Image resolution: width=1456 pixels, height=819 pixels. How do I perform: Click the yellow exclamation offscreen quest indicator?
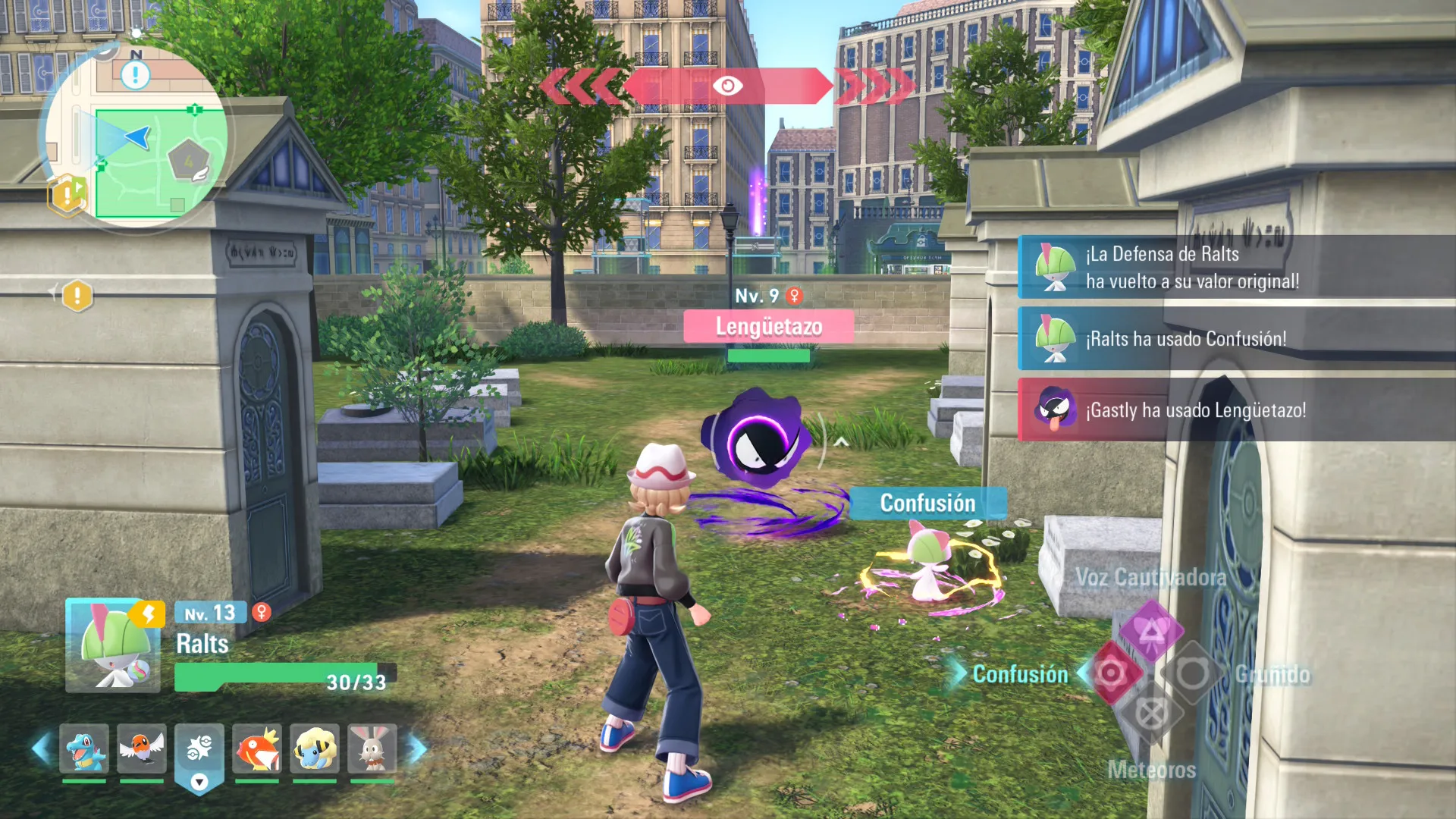pyautogui.click(x=77, y=296)
